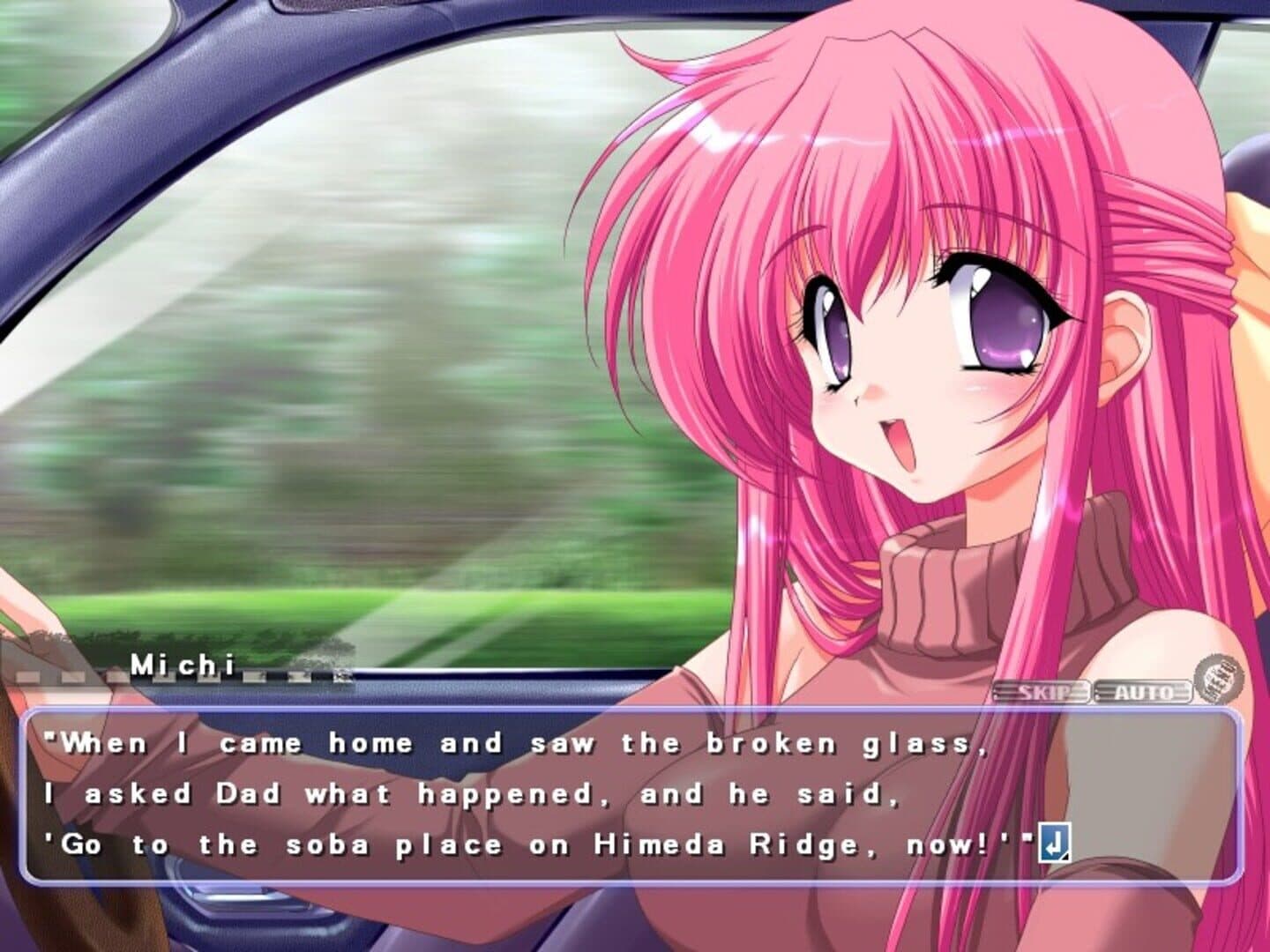The image size is (1270, 952).
Task: Turn on AUTO text advance
Action: pyautogui.click(x=1143, y=692)
